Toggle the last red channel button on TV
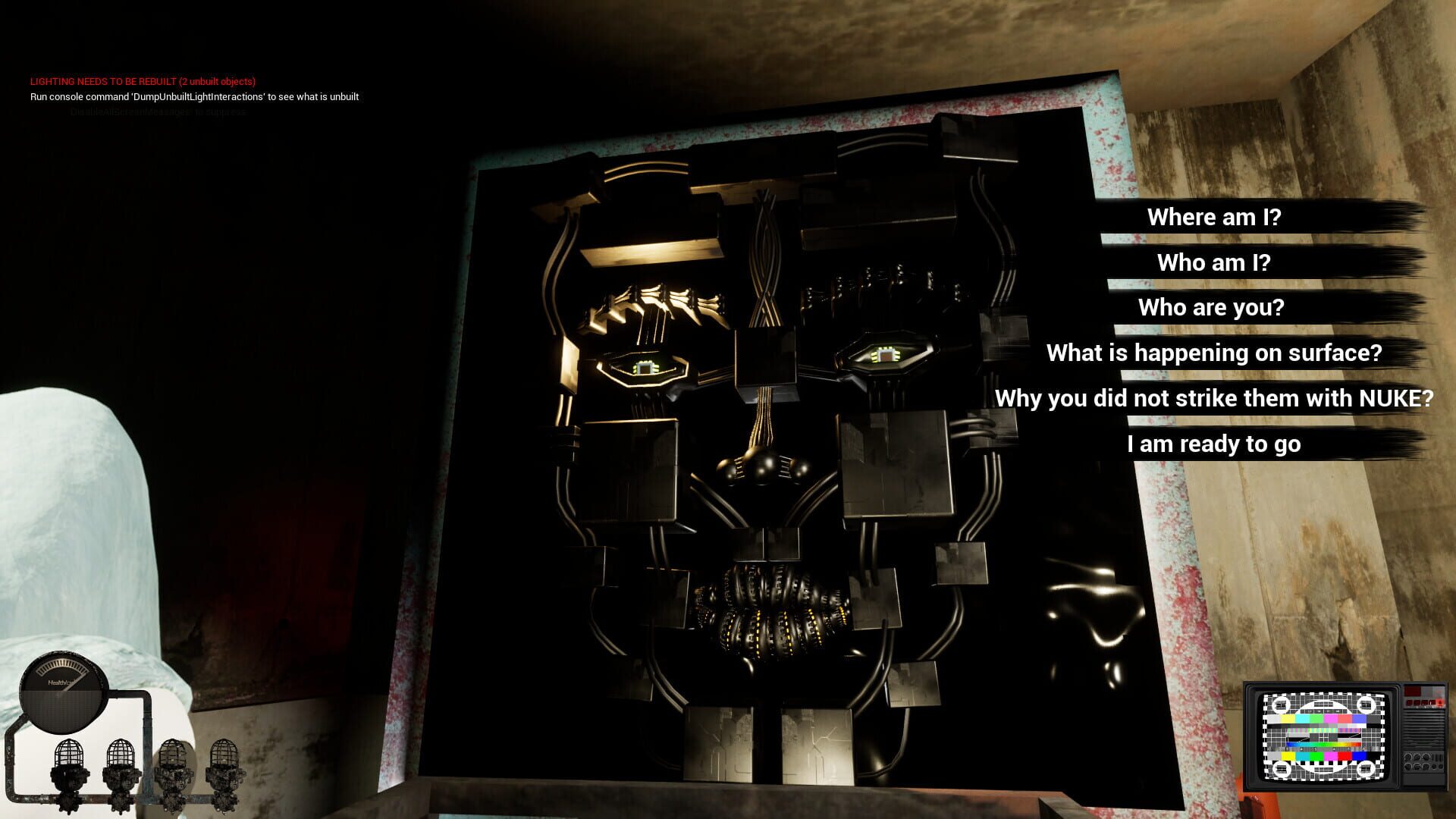 (x=1440, y=703)
